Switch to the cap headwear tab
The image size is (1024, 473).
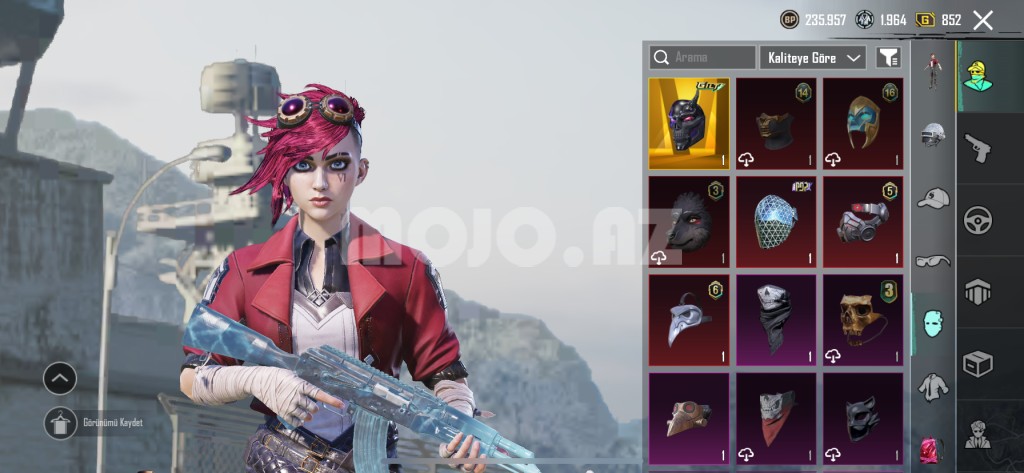(933, 198)
